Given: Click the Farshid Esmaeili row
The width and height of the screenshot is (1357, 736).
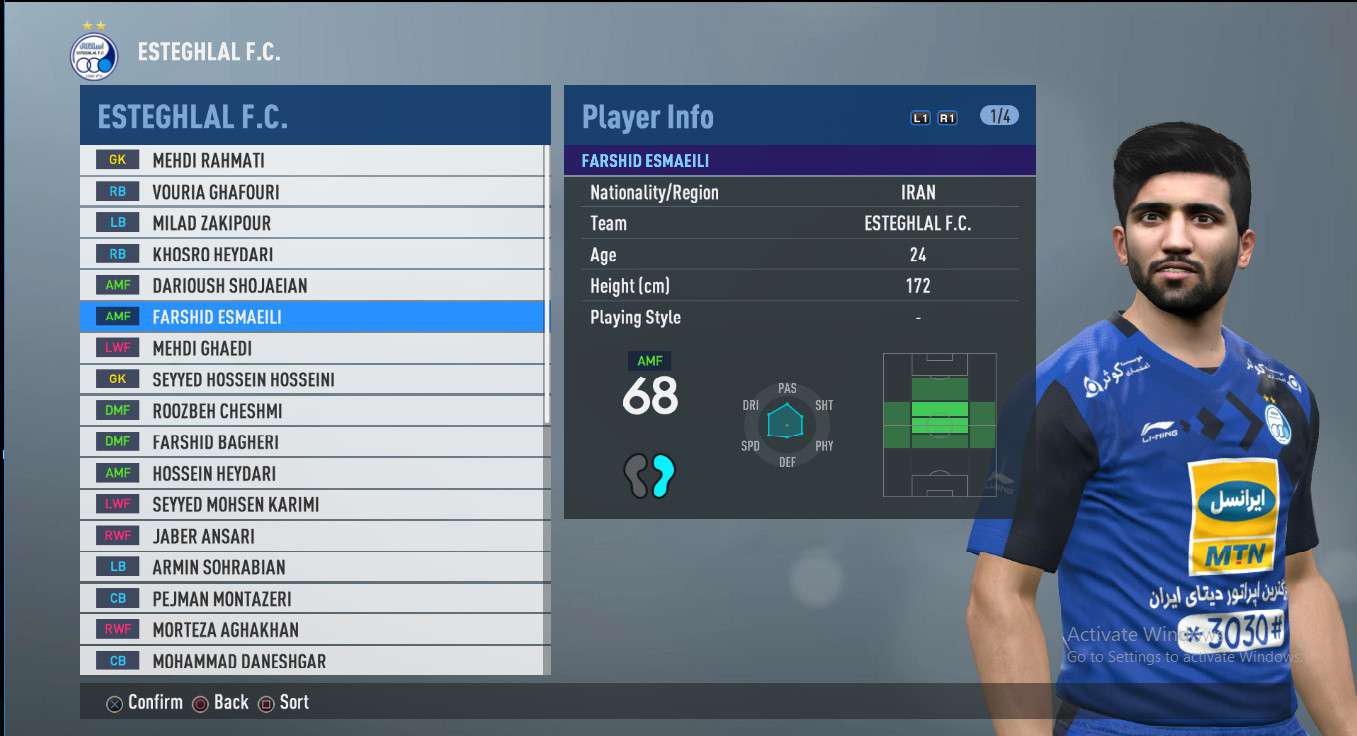Looking at the screenshot, I should pos(312,317).
